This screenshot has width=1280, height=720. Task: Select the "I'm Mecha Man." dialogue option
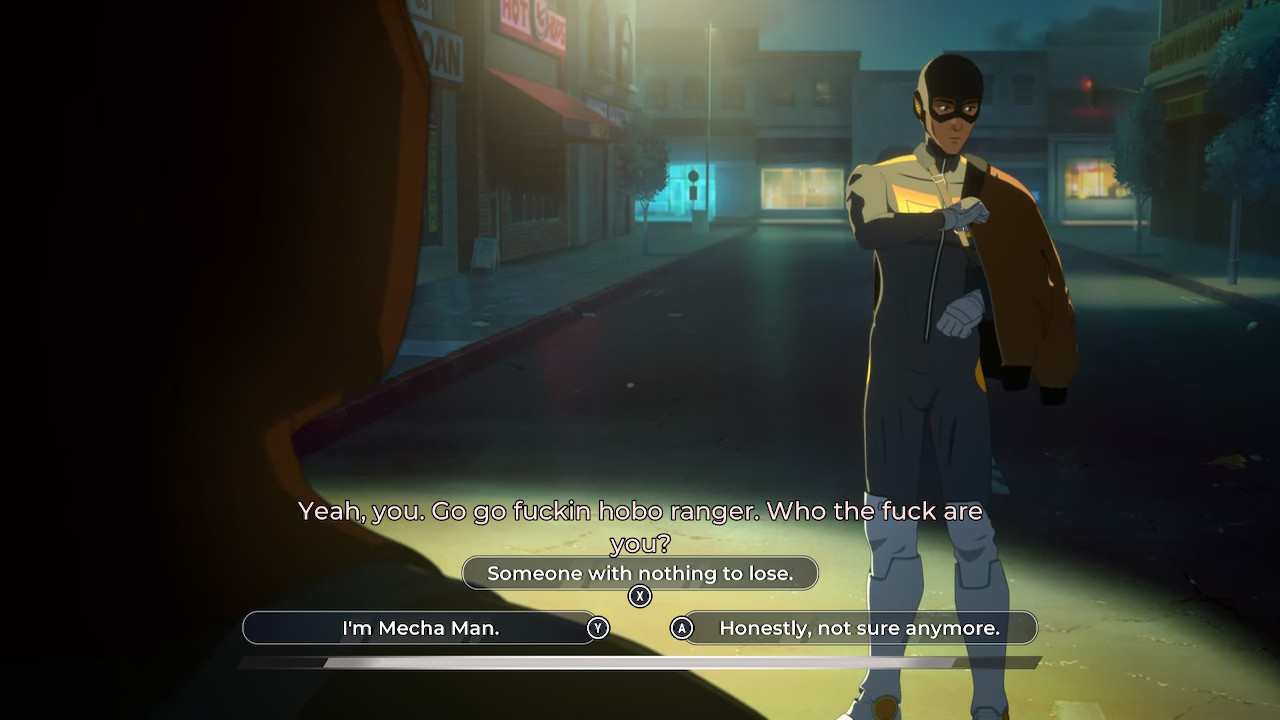[x=420, y=628]
